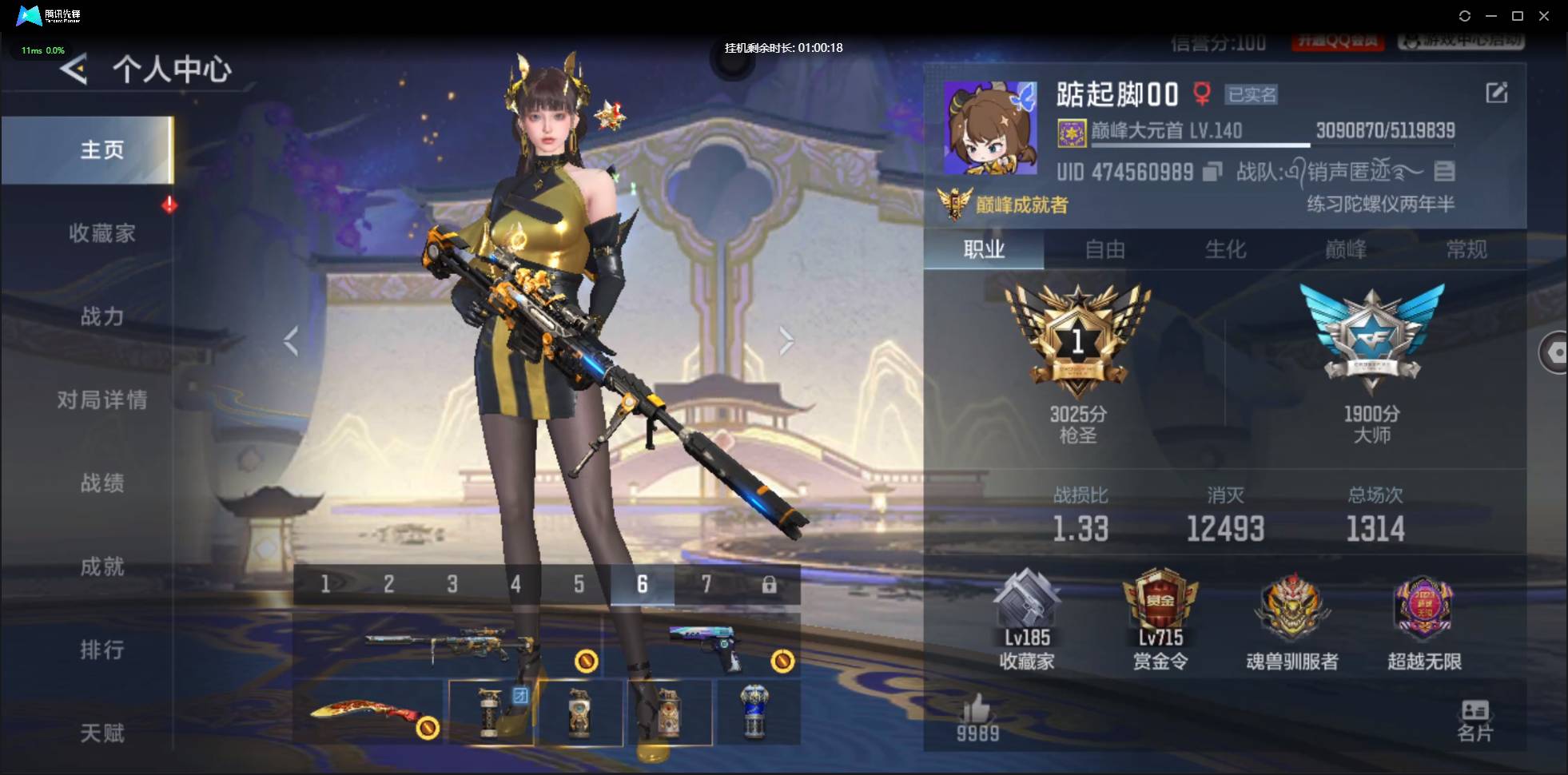This screenshot has width=1568, height=775.
Task: Switch to the 生化 stats tab
Action: pos(1225,249)
